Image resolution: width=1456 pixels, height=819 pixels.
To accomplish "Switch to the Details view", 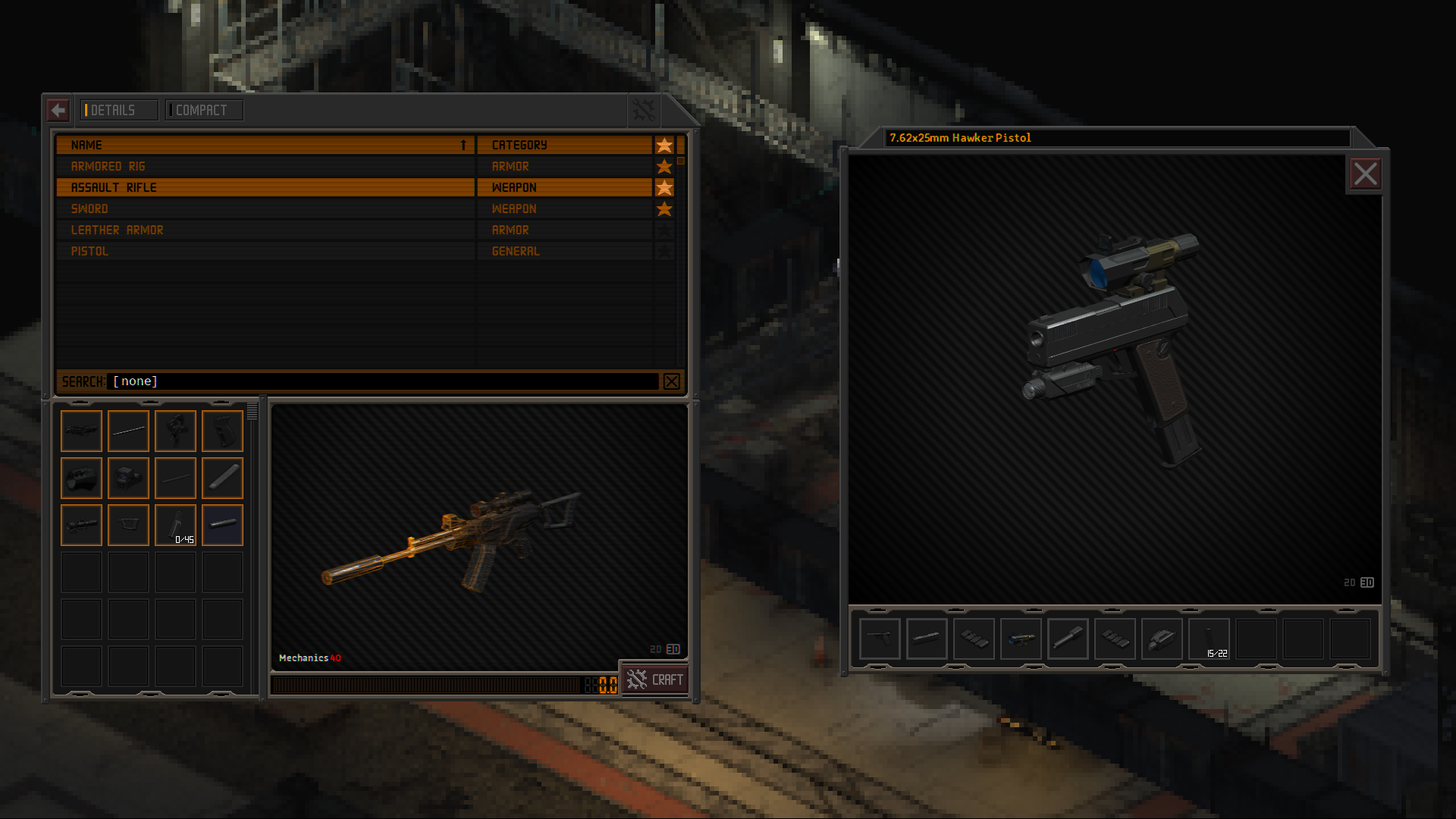I will (x=119, y=110).
